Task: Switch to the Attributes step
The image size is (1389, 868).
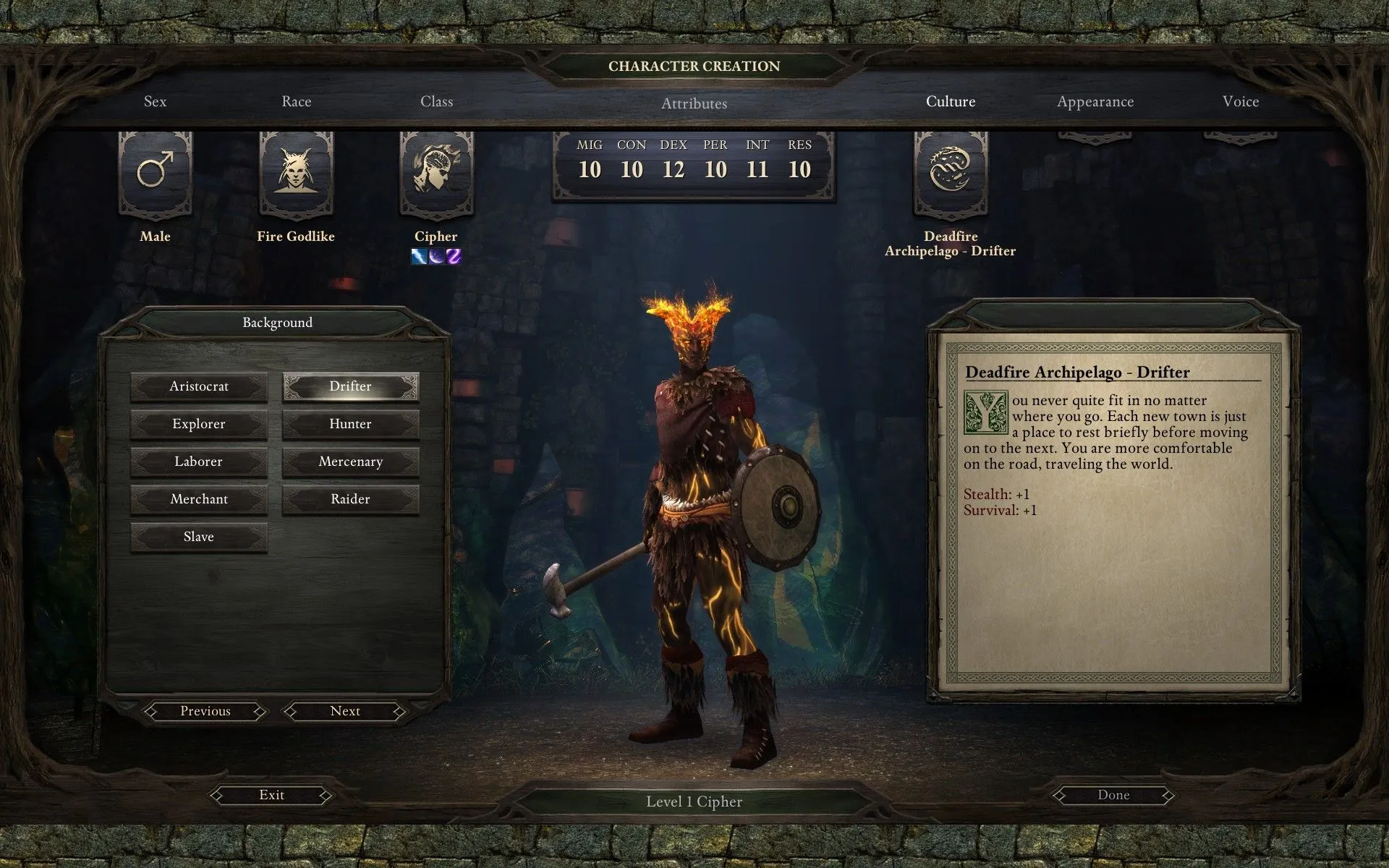Action: 694,103
